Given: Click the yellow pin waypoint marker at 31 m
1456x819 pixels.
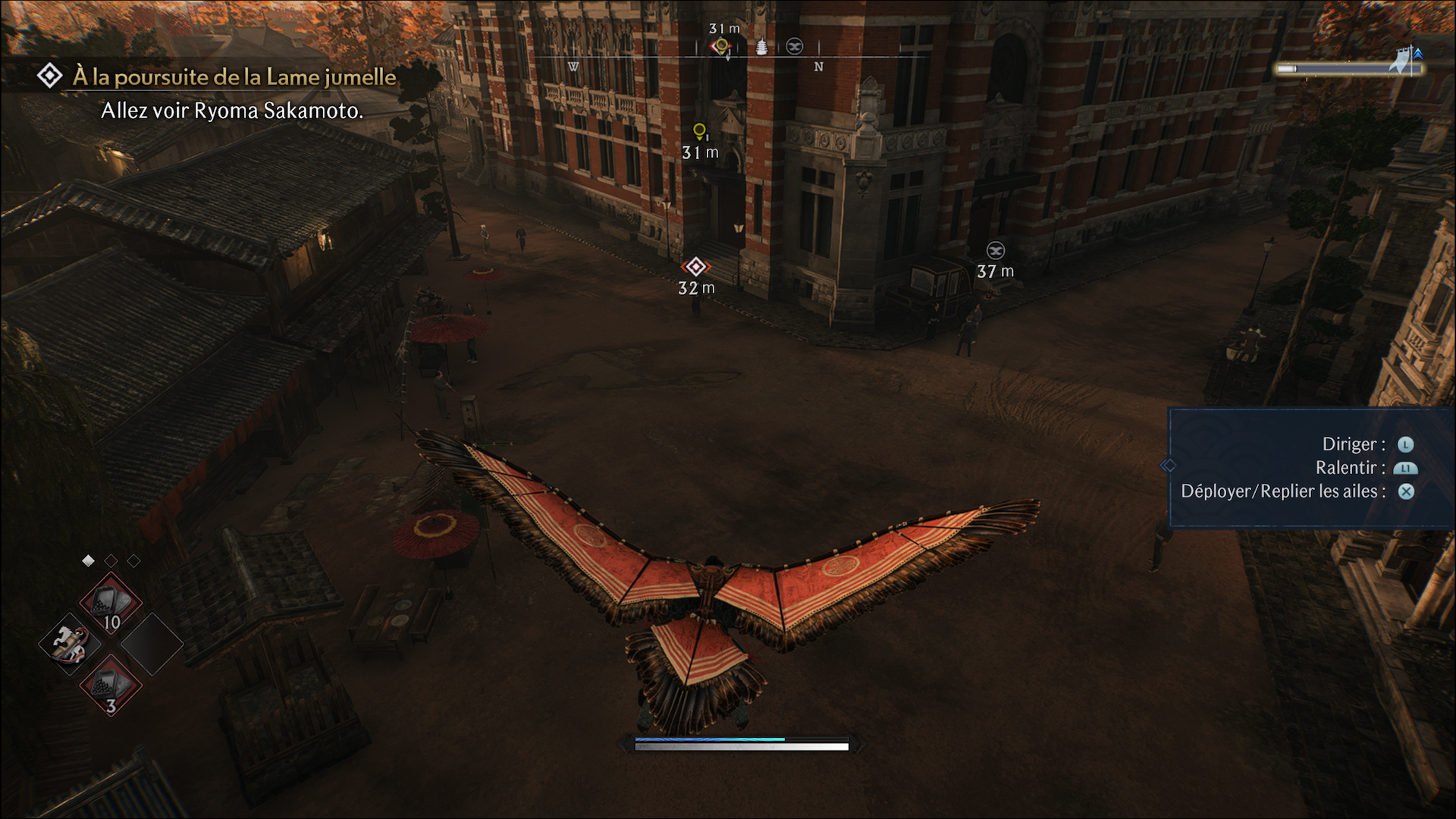Looking at the screenshot, I should tap(699, 132).
